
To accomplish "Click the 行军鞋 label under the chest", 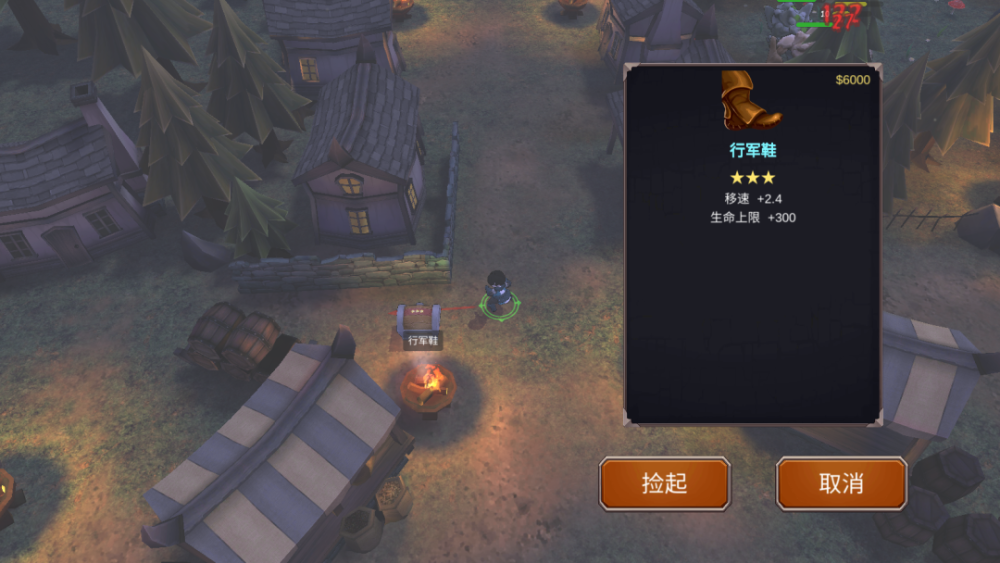I will [x=423, y=341].
